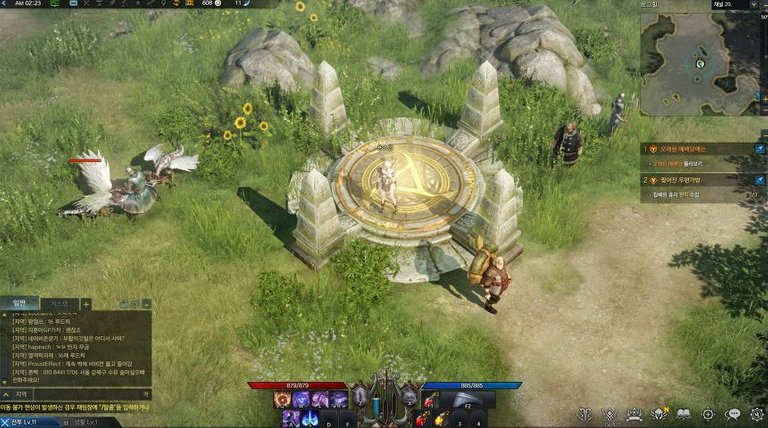Open the book icon in the bottom menu
768x428 pixels.
(684, 414)
